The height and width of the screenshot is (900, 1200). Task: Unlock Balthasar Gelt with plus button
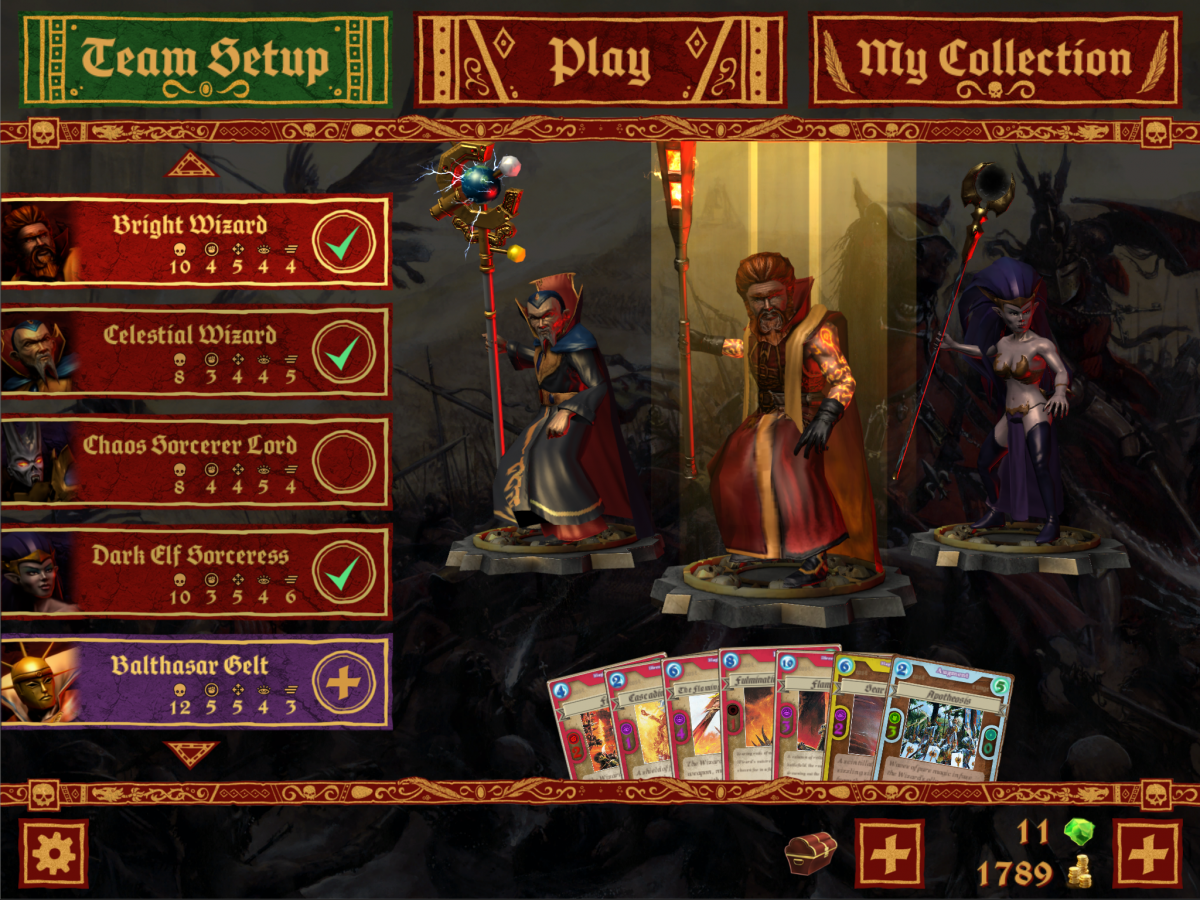(x=343, y=682)
